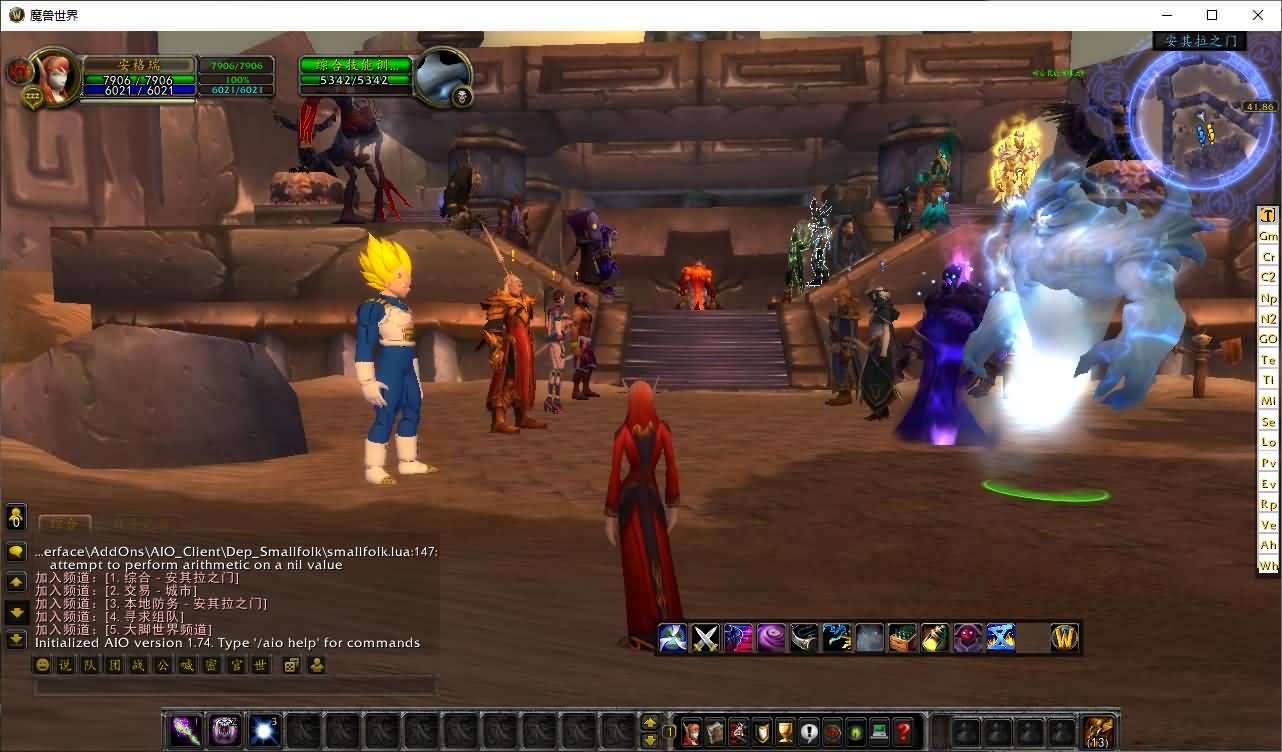
Task: Jump chat to the bottom
Action: [16, 639]
